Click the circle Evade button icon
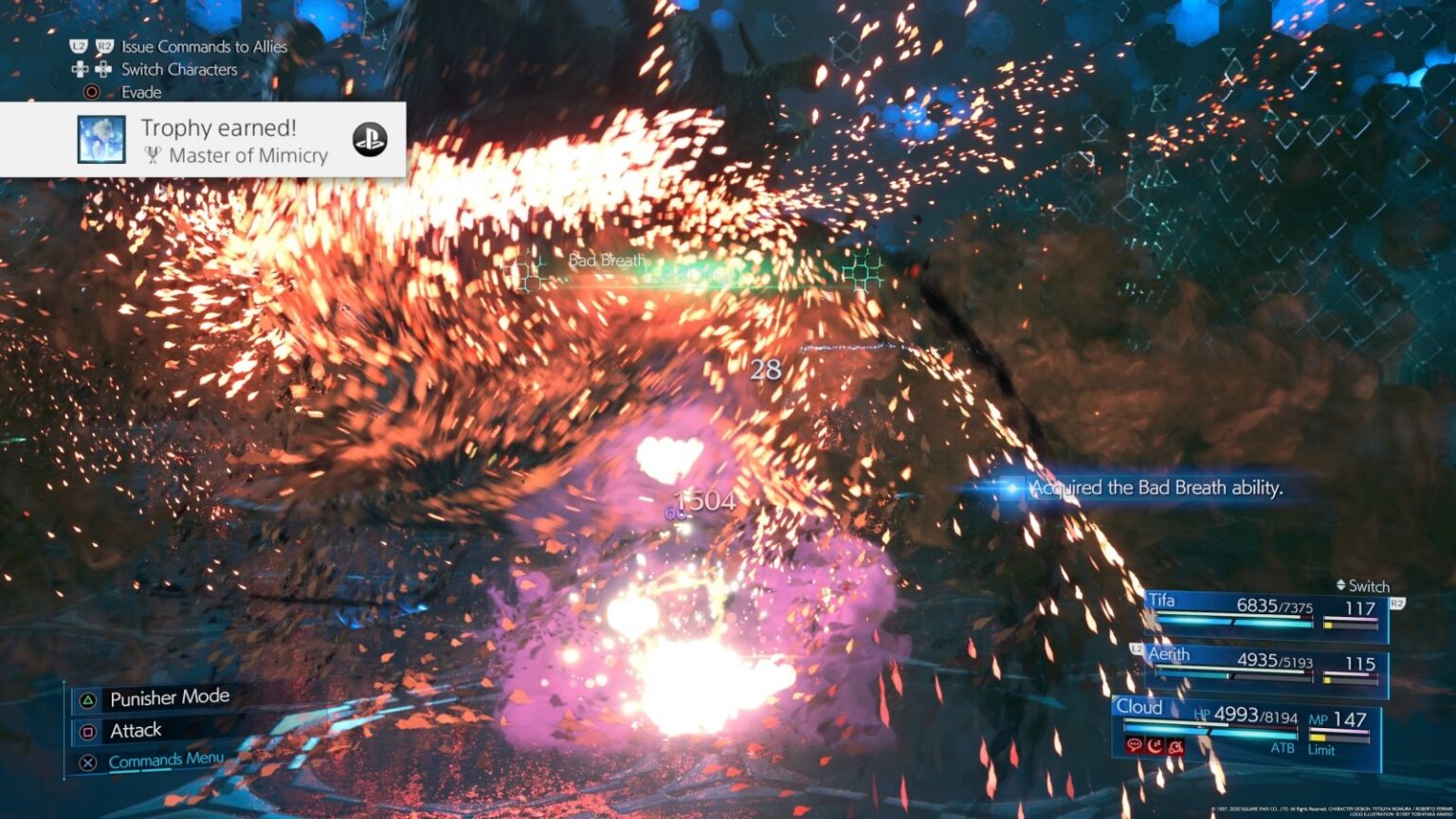This screenshot has height=819, width=1456. (93, 91)
